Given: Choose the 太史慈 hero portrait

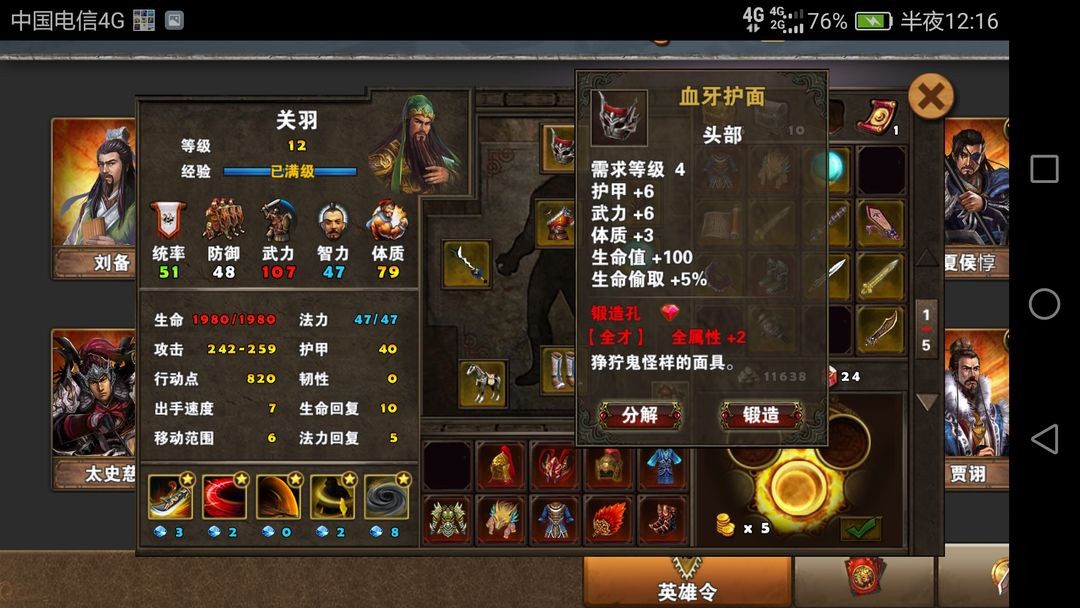Looking at the screenshot, I should tap(95, 405).
